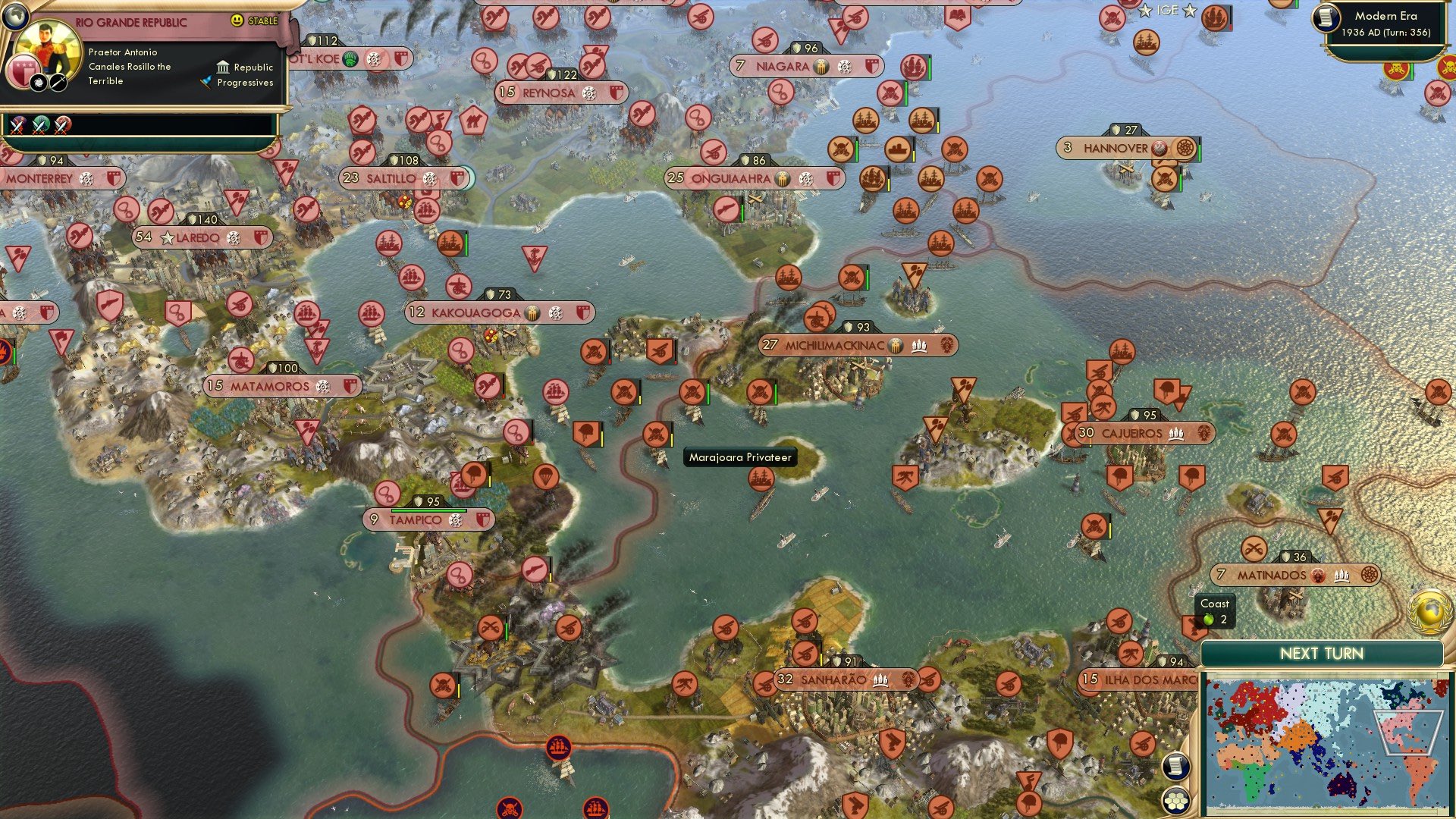Image resolution: width=1456 pixels, height=819 pixels.
Task: Click the capital star on Laredo's banner
Action: tap(167, 237)
